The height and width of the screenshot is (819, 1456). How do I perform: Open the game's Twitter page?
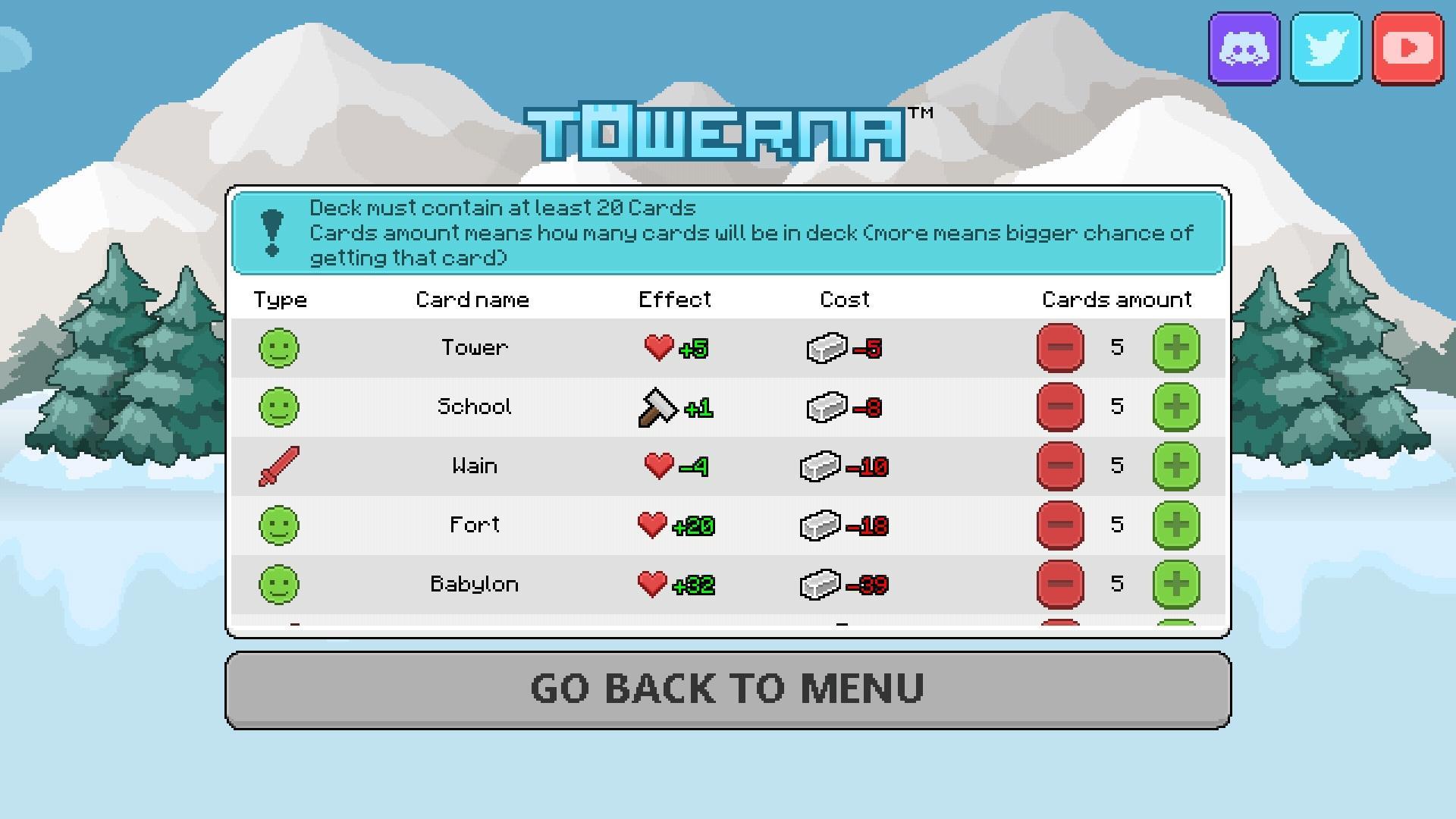coord(1326,49)
